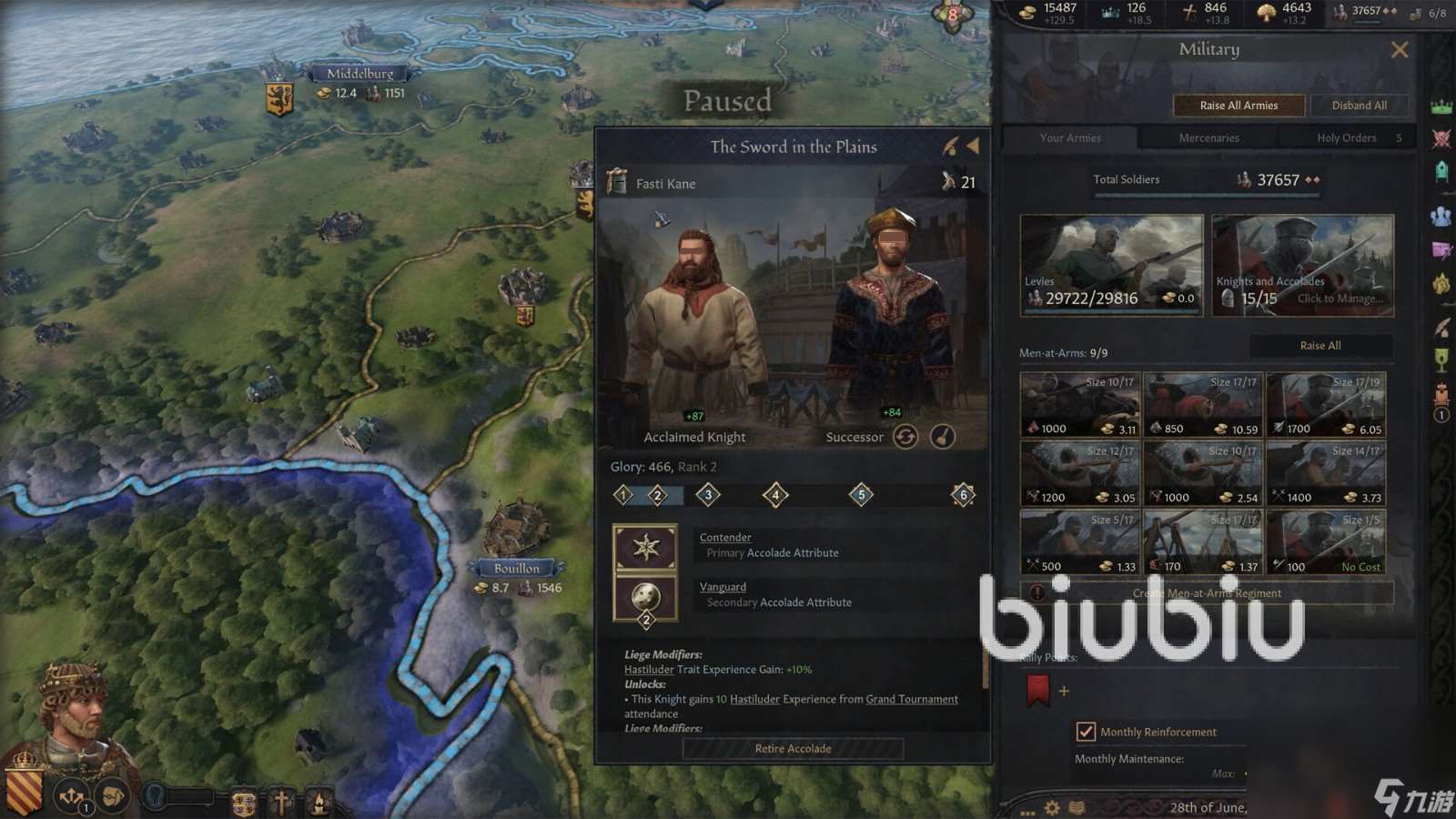Toggle the Monthly Reinforcement checkbox

click(1086, 732)
